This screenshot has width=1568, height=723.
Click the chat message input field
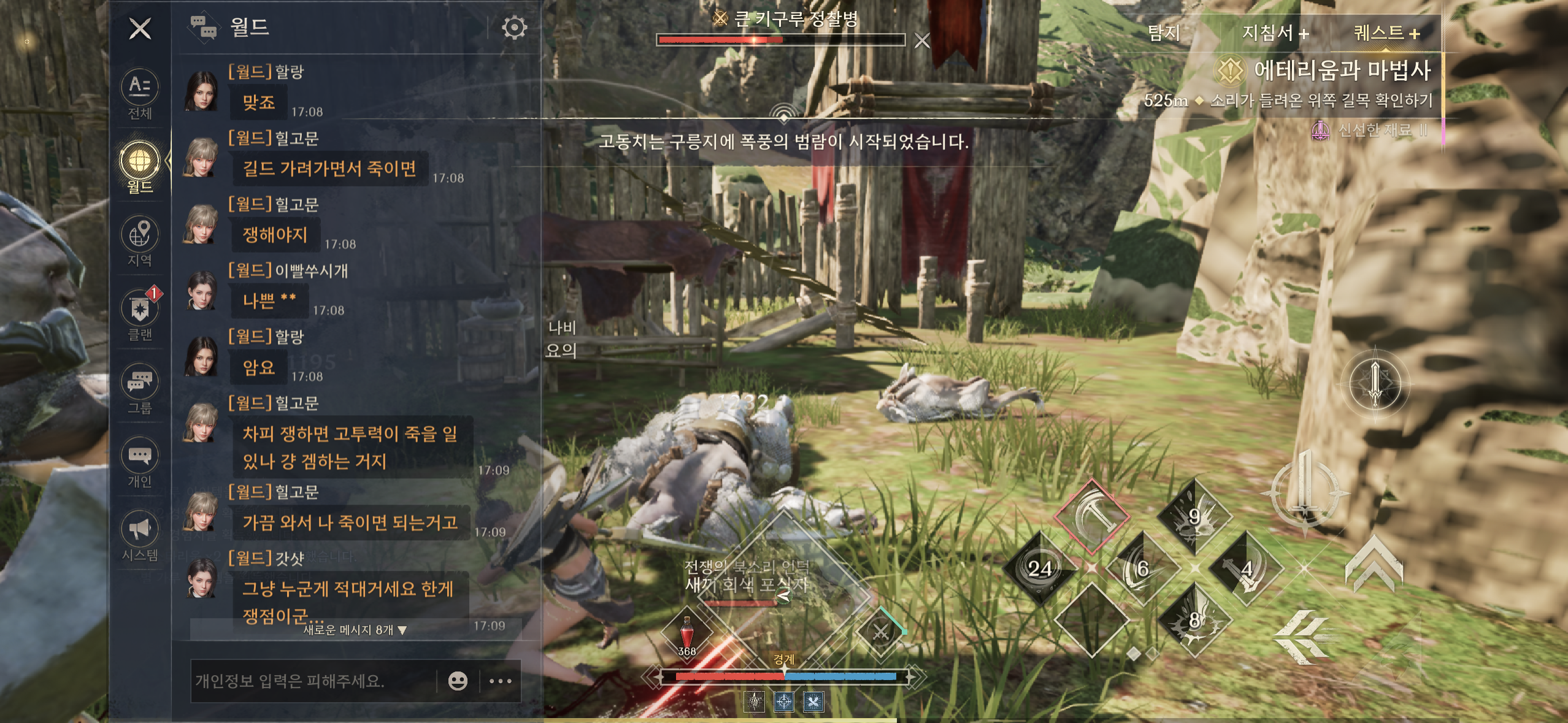tap(312, 681)
